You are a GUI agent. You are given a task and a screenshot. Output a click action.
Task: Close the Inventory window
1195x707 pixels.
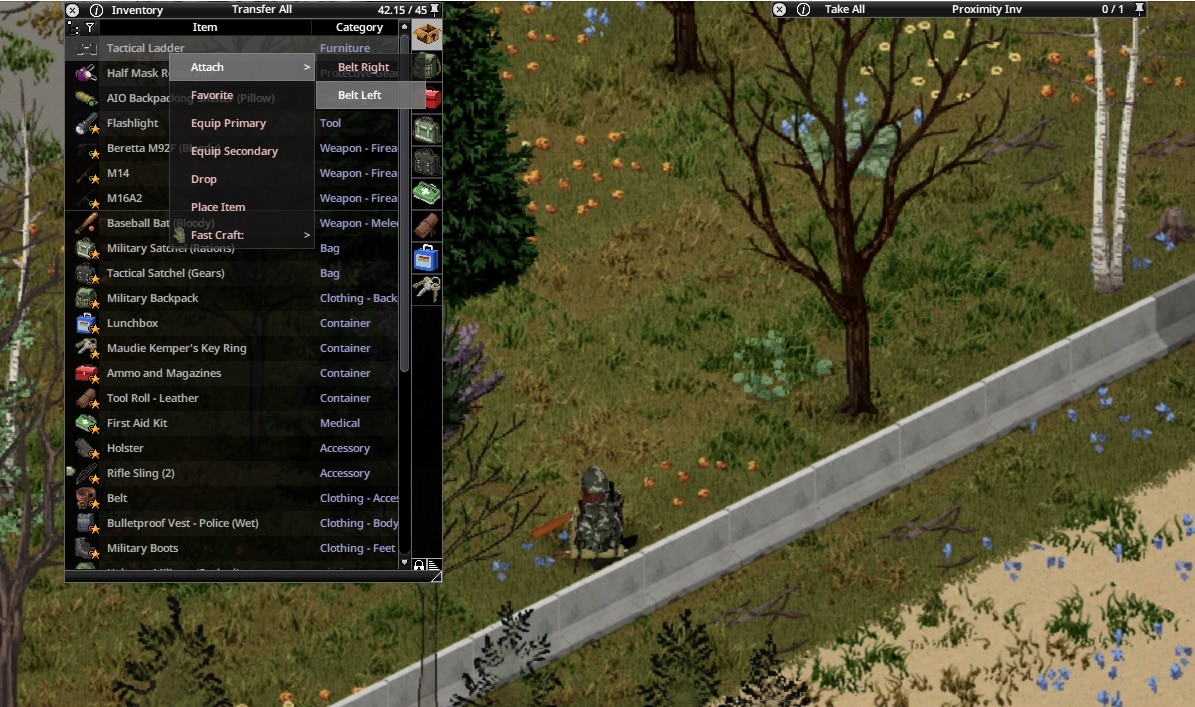(72, 10)
